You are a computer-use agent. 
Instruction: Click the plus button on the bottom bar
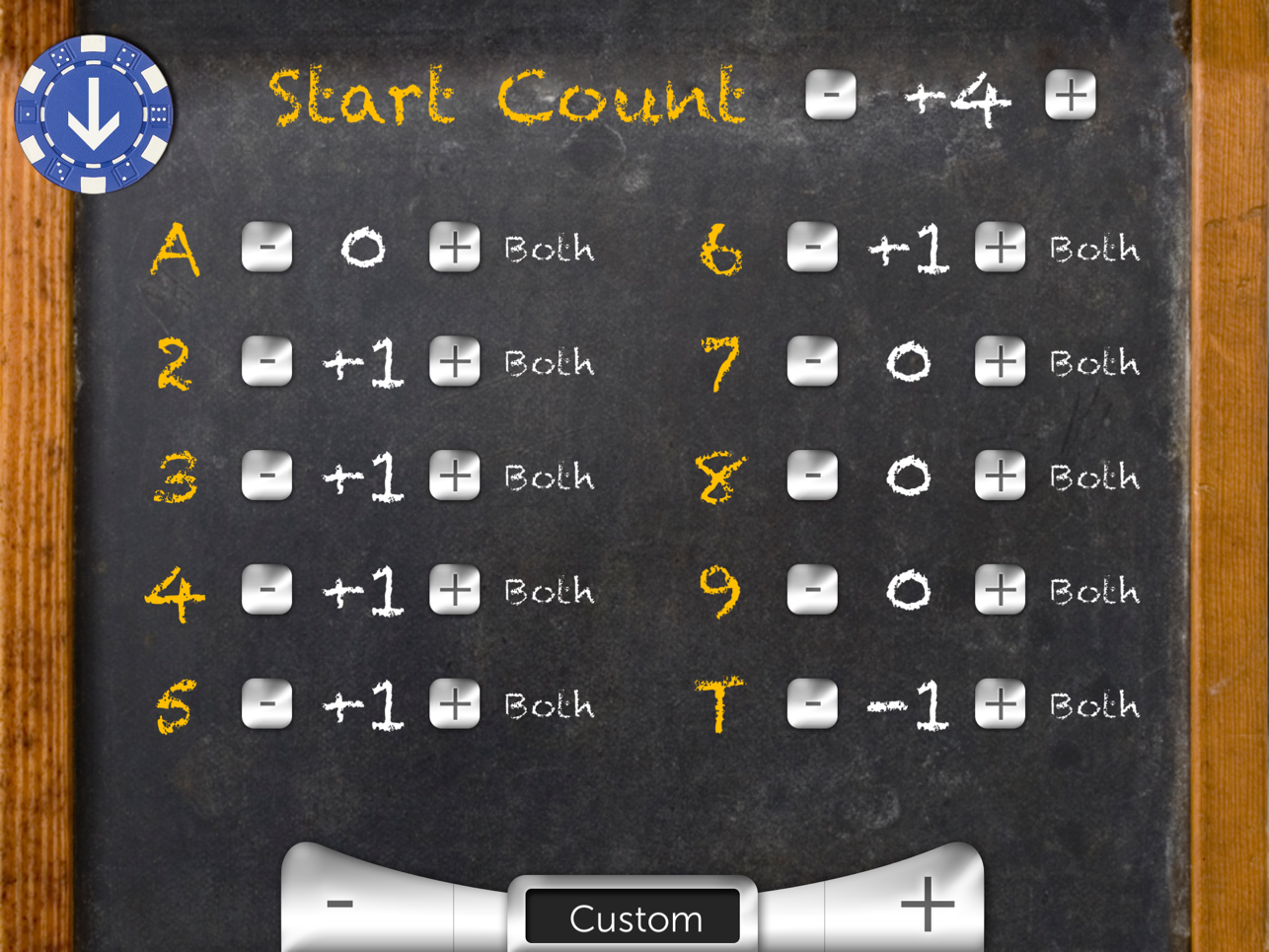click(x=926, y=901)
